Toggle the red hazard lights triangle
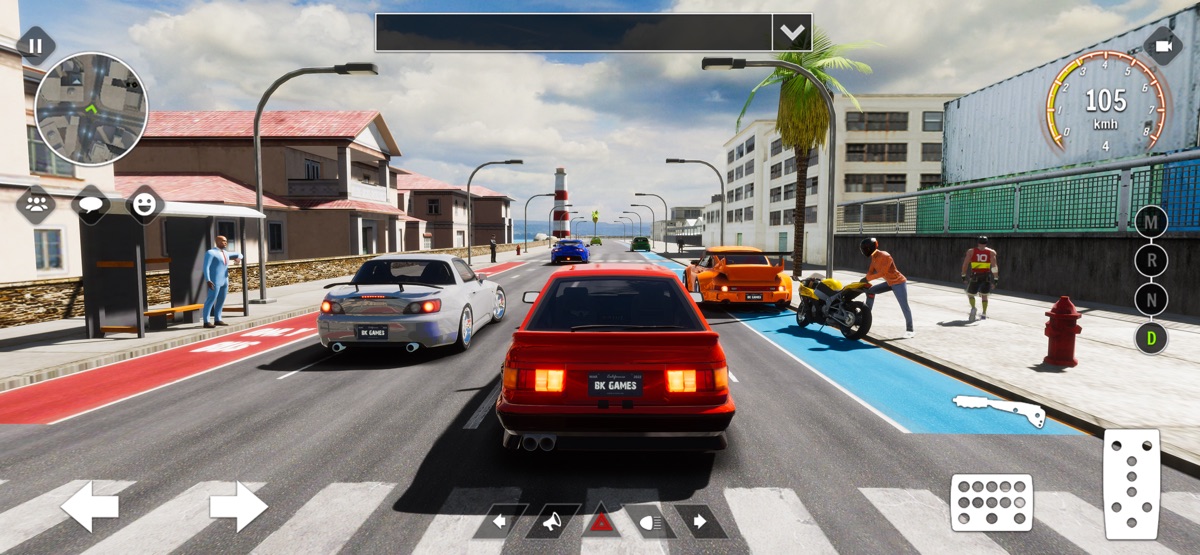This screenshot has height=555, width=1200. (x=601, y=521)
